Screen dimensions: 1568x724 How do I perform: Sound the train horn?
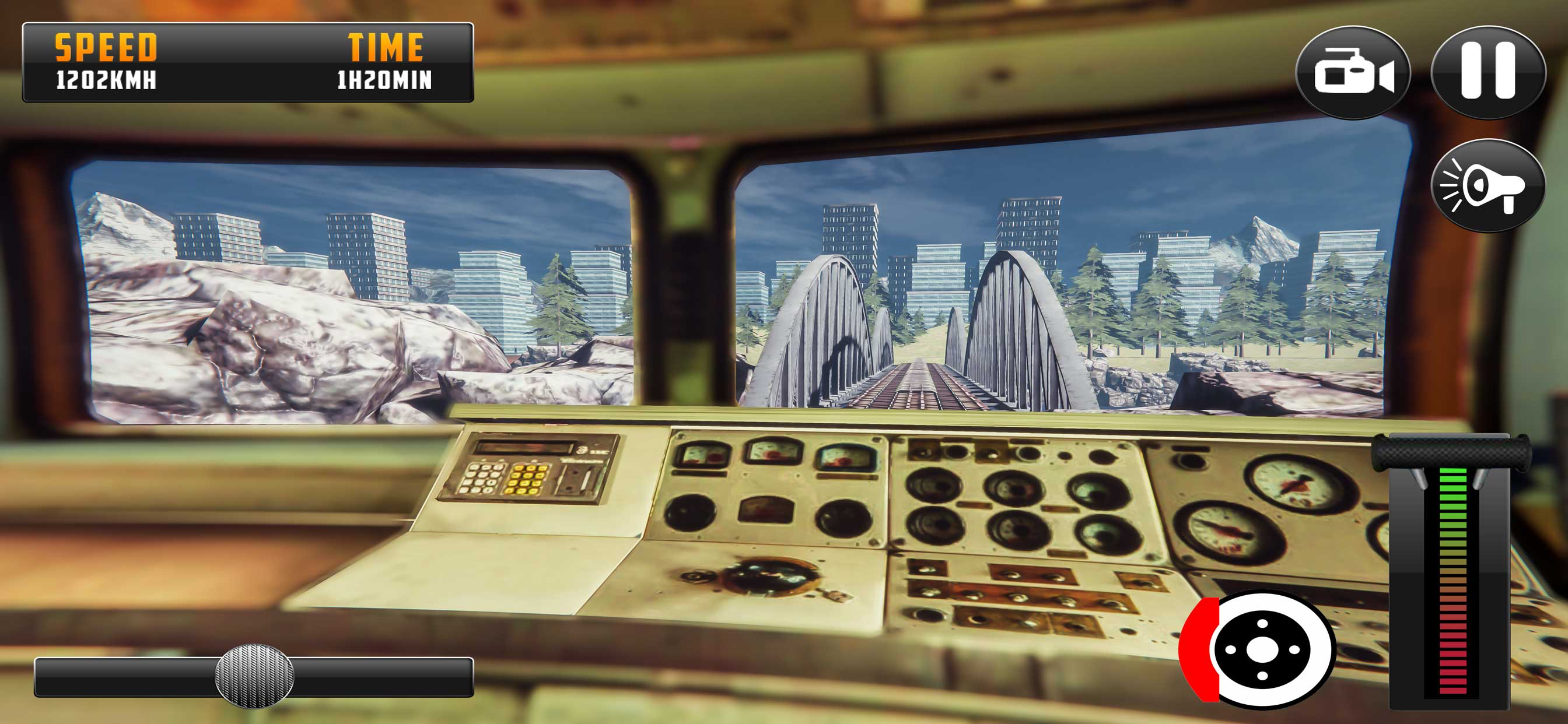pos(1487,185)
